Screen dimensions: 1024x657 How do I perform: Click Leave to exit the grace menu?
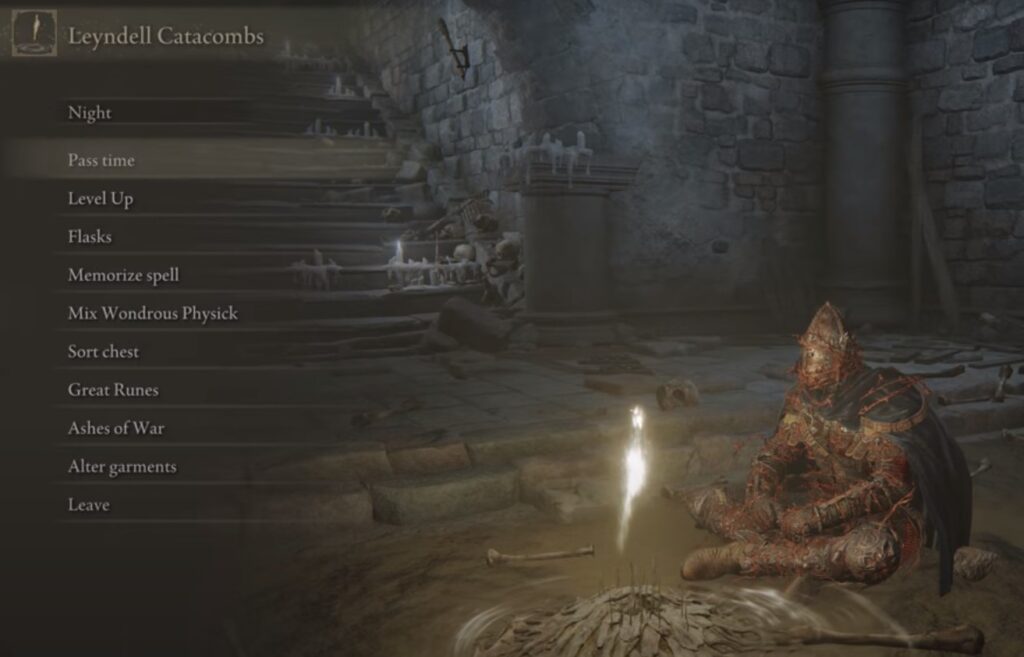click(x=88, y=505)
